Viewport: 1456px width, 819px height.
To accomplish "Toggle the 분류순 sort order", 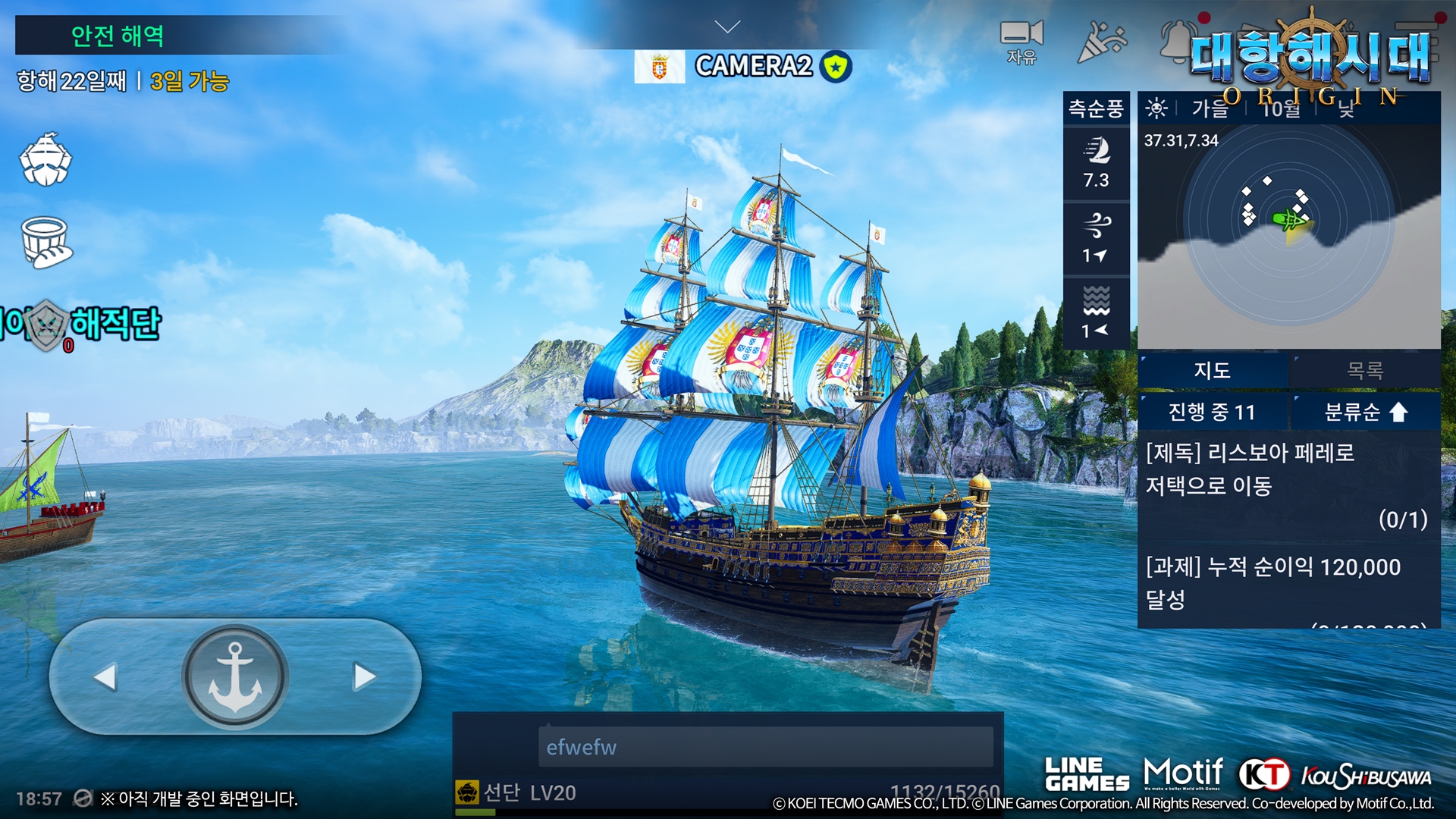I will click(x=1364, y=412).
